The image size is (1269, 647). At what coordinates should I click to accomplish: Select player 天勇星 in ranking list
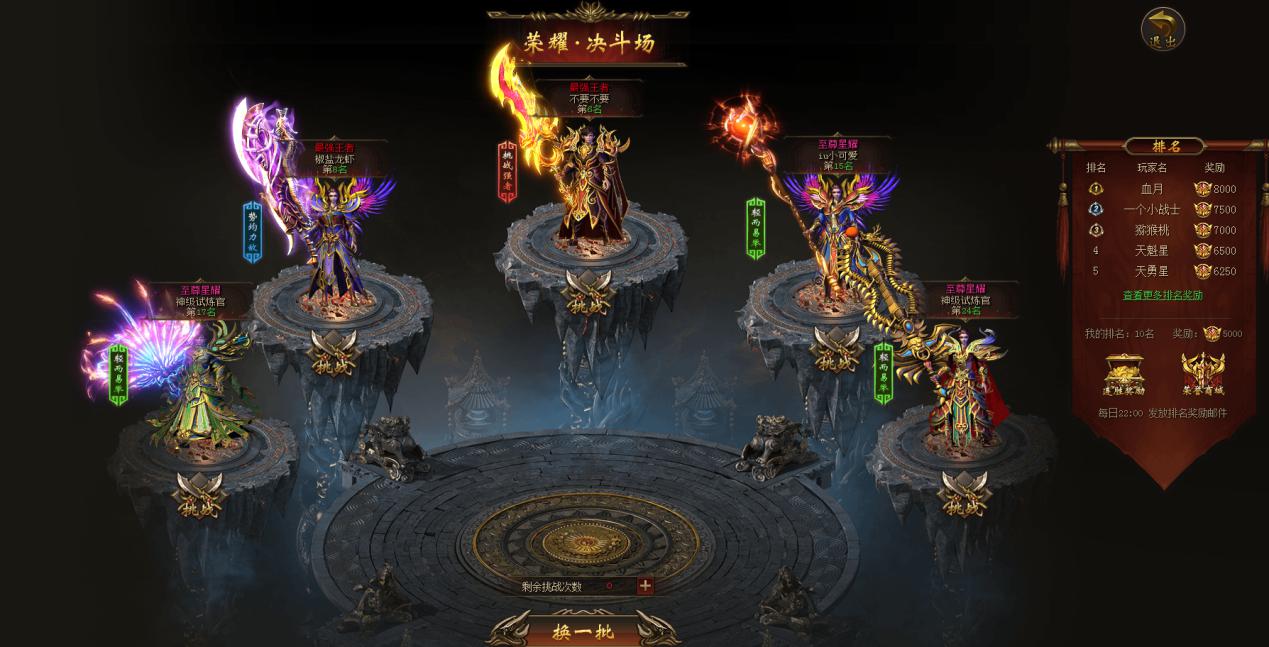[x=1152, y=271]
